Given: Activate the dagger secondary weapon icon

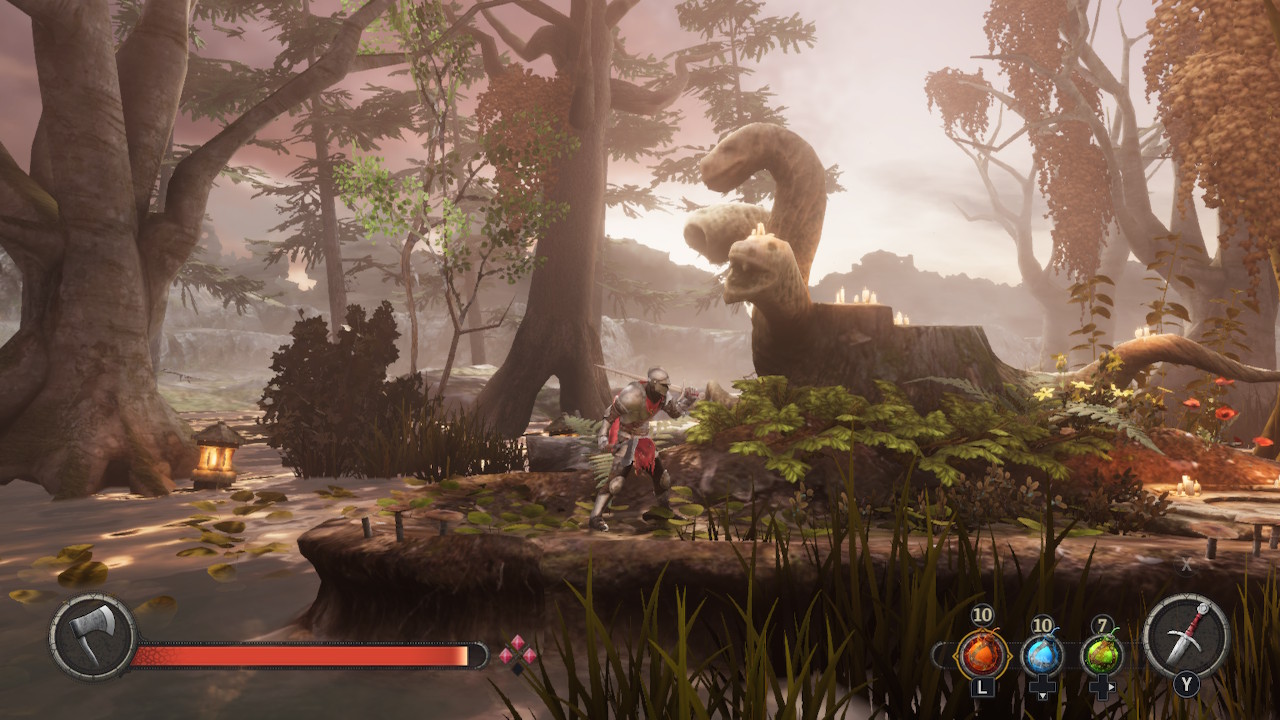Looking at the screenshot, I should click(x=1186, y=636).
